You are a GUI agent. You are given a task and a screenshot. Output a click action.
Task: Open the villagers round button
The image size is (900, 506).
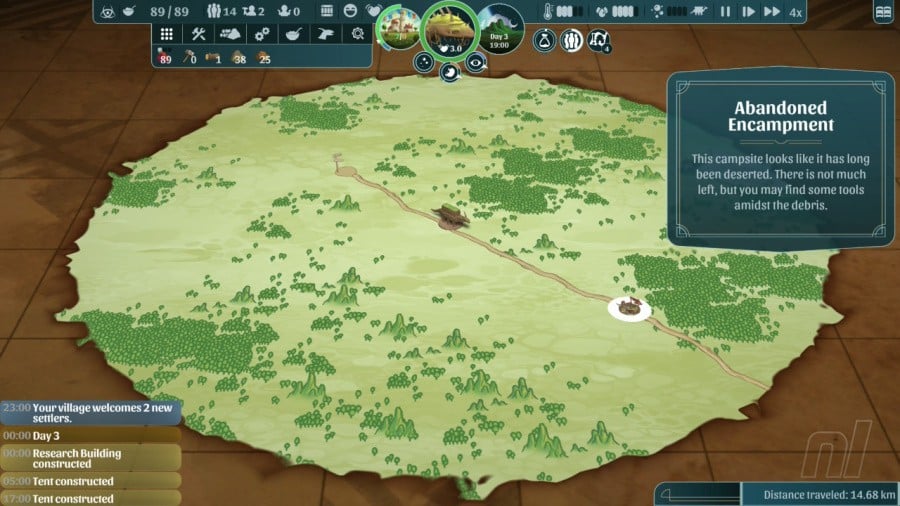pos(572,41)
